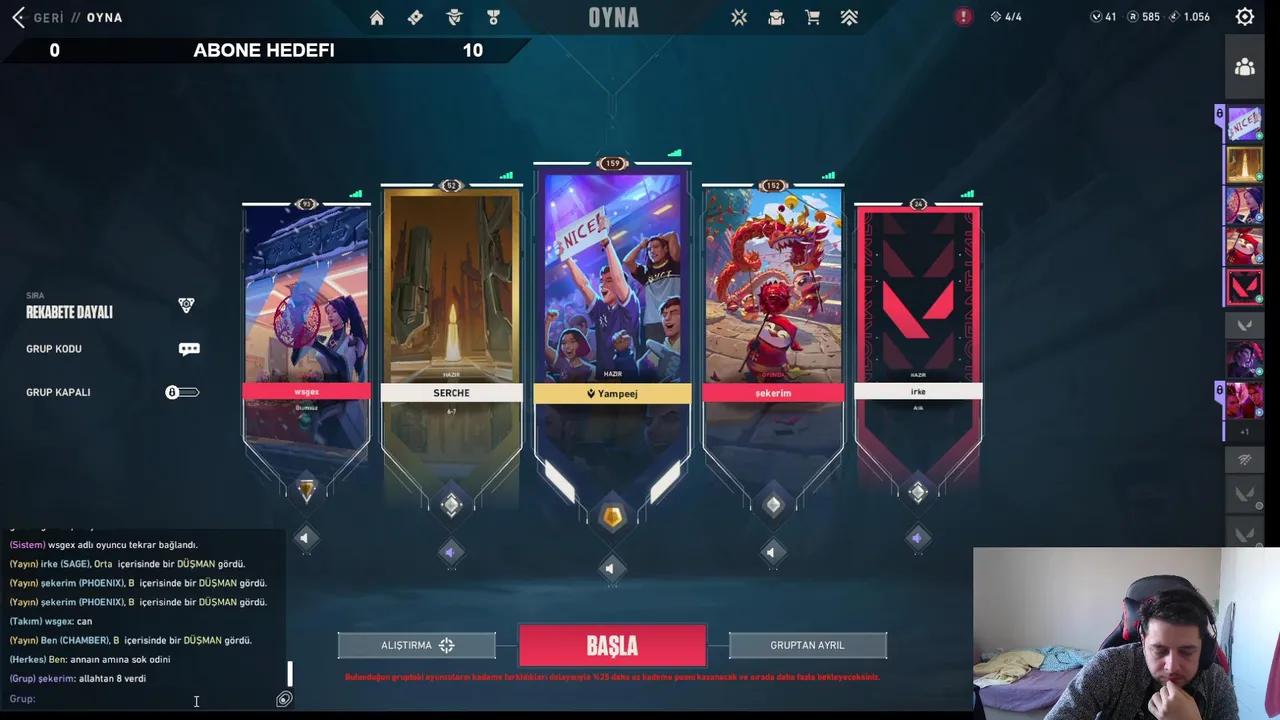This screenshot has height=720, width=1280.
Task: Click the left arrow under şekerim's card
Action: click(771, 552)
